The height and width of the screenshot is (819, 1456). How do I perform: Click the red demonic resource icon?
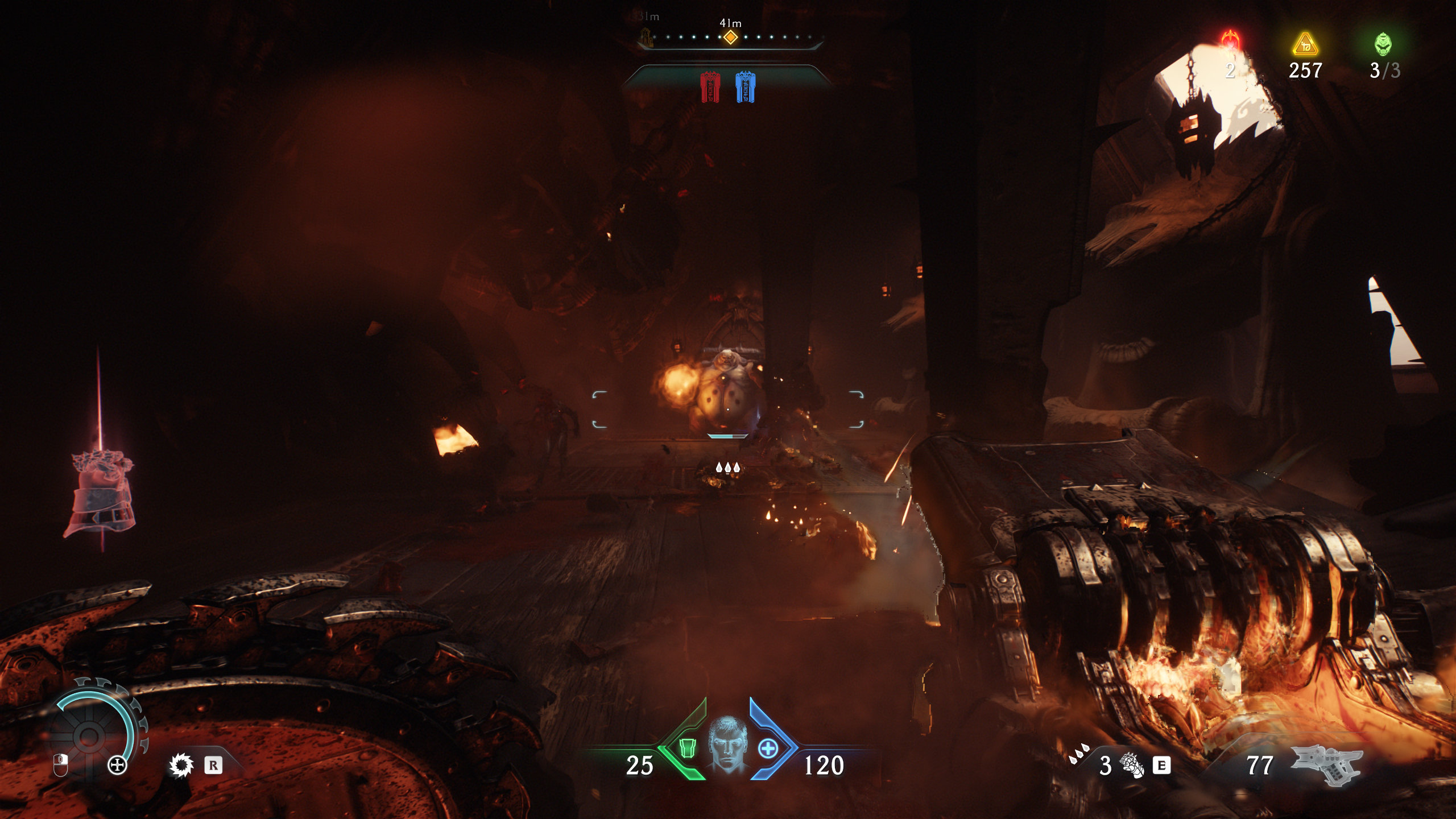click(1231, 41)
